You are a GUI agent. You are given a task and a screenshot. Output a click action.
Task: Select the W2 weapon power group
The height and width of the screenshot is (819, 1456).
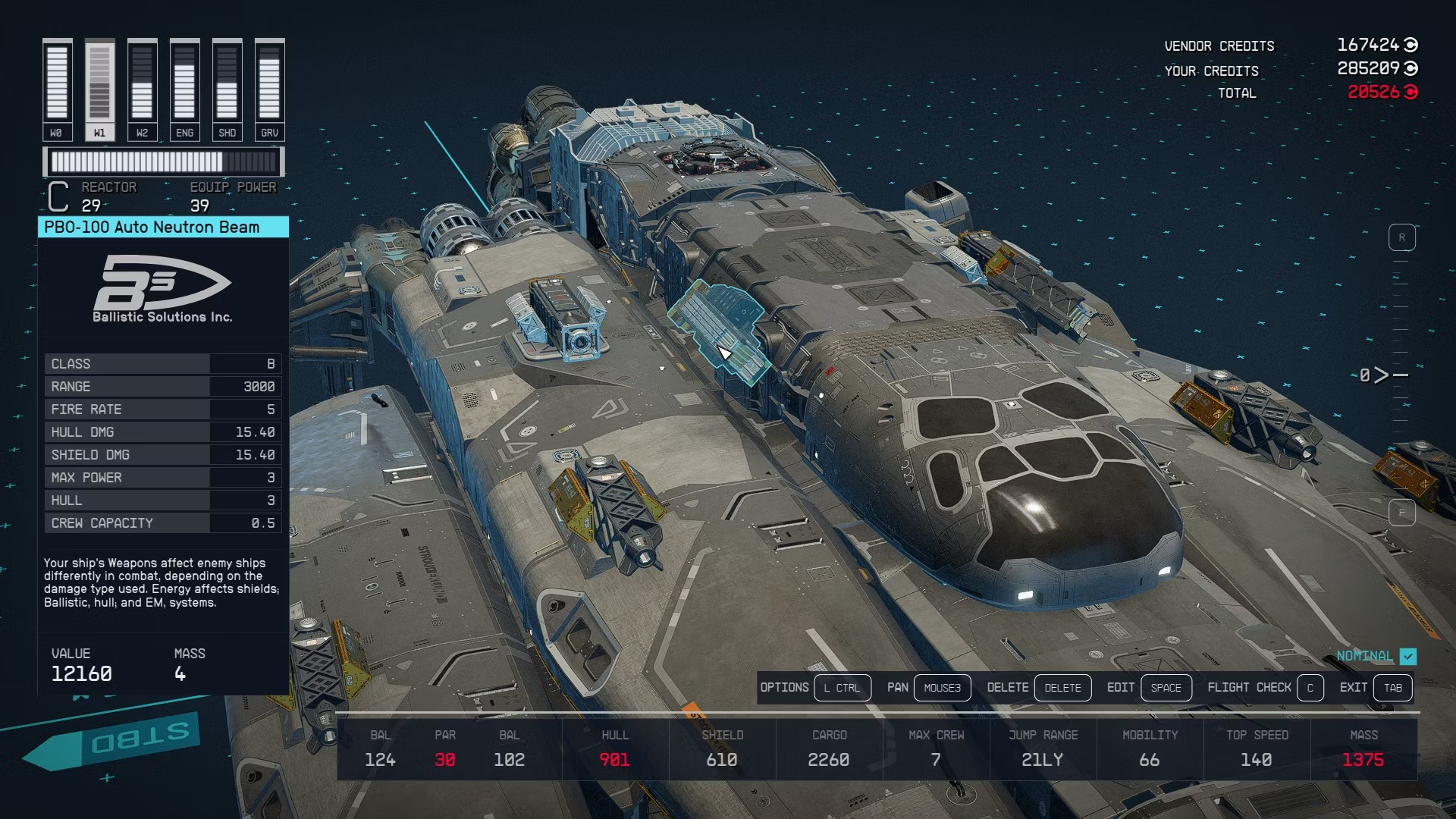[142, 89]
